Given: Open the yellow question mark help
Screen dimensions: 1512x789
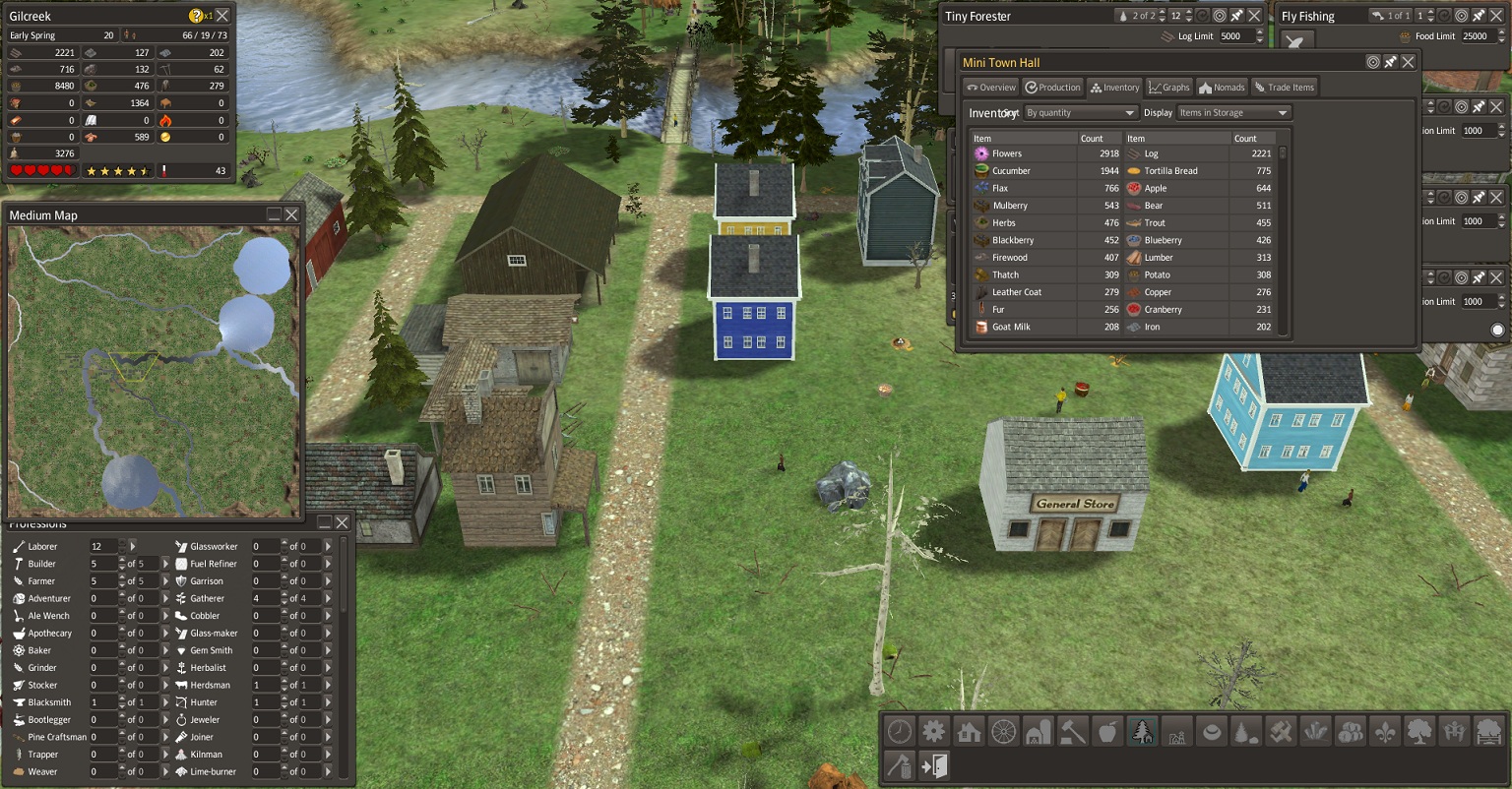Looking at the screenshot, I should (196, 16).
